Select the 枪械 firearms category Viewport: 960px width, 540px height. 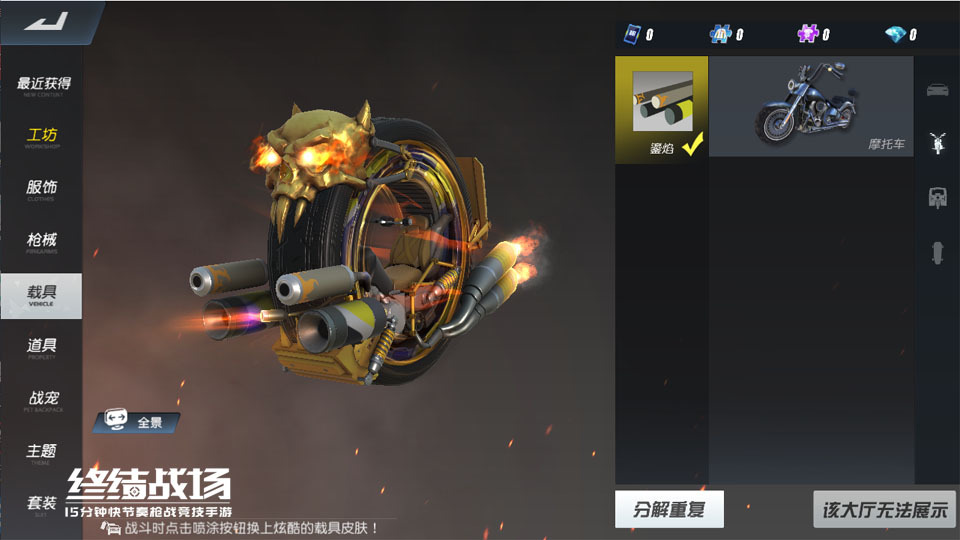[x=42, y=242]
